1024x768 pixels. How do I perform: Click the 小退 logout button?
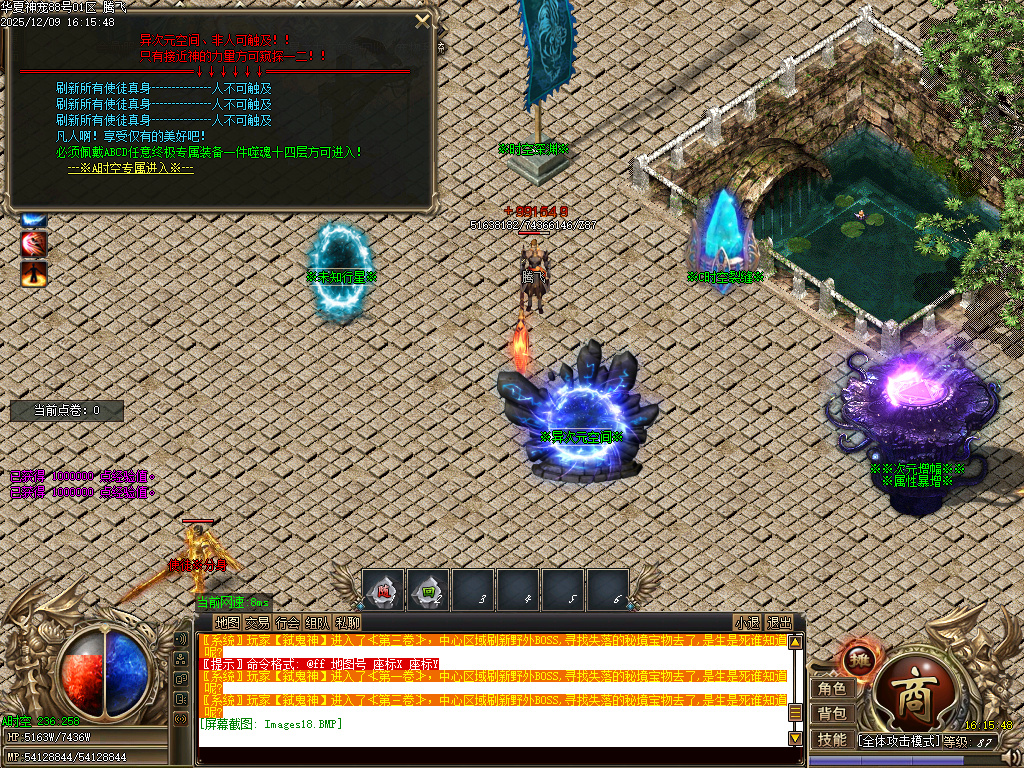[x=747, y=622]
